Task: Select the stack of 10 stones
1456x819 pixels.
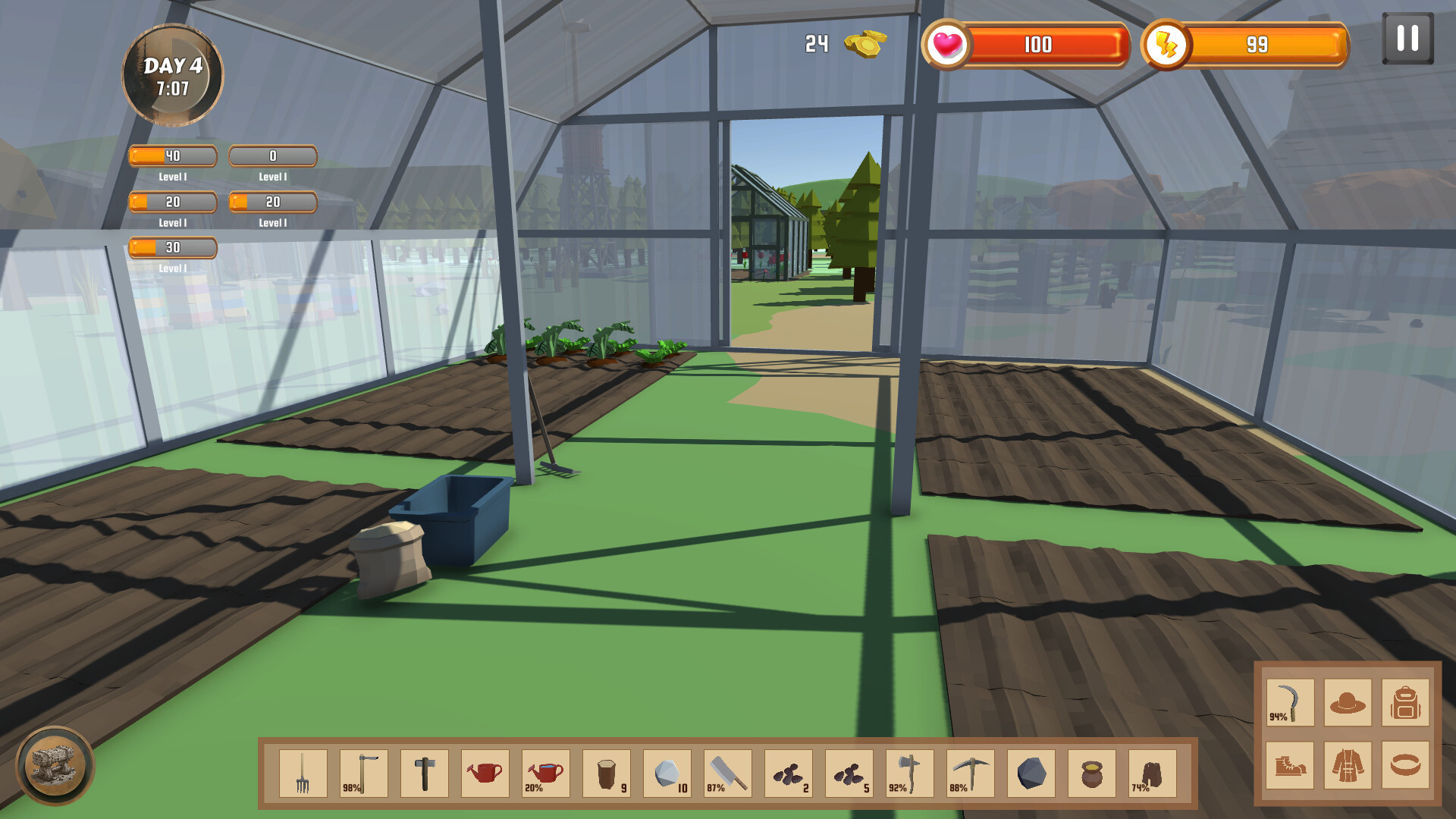Action: (667, 773)
